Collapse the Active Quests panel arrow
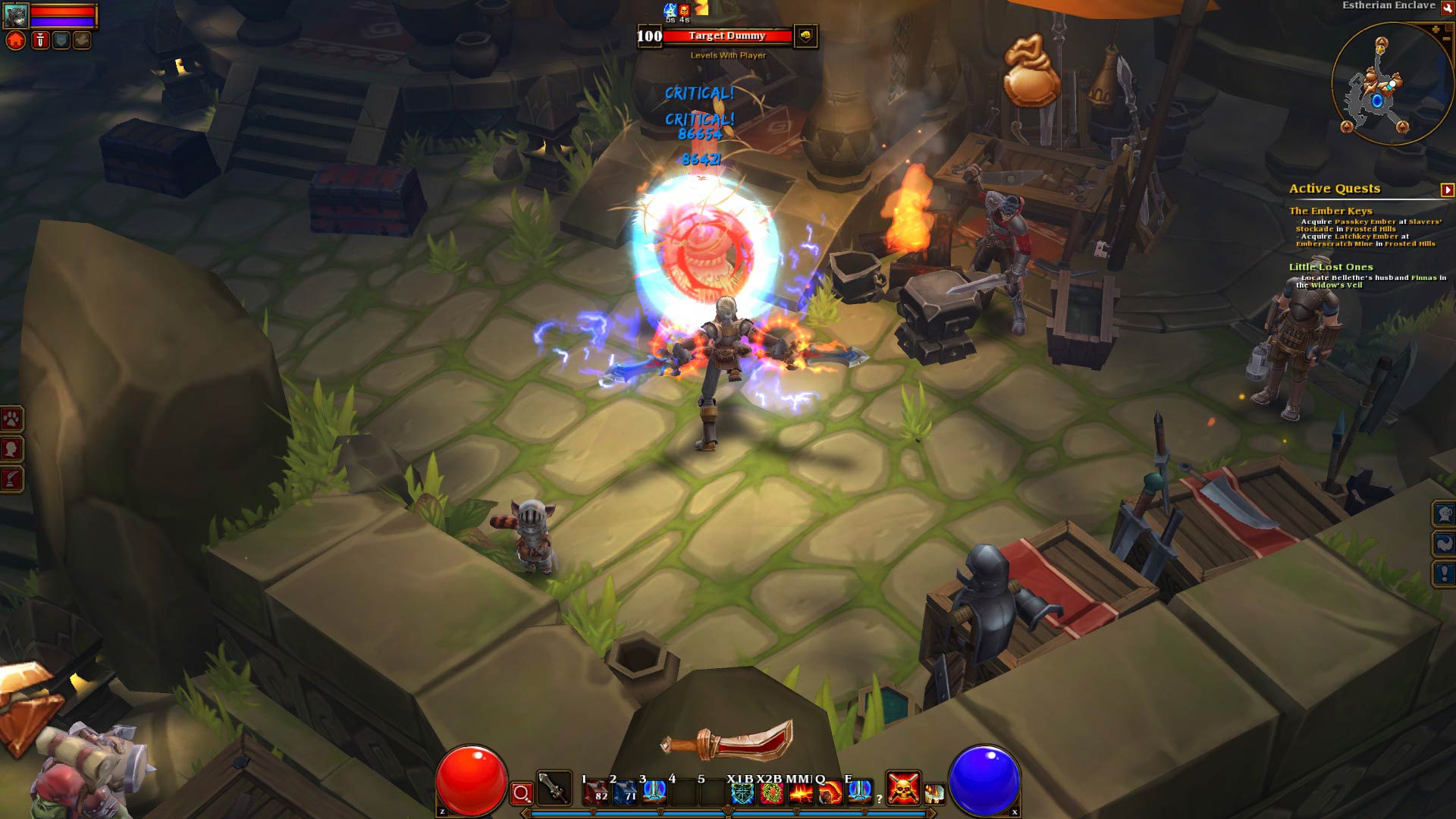Image resolution: width=1456 pixels, height=819 pixels. (x=1447, y=190)
